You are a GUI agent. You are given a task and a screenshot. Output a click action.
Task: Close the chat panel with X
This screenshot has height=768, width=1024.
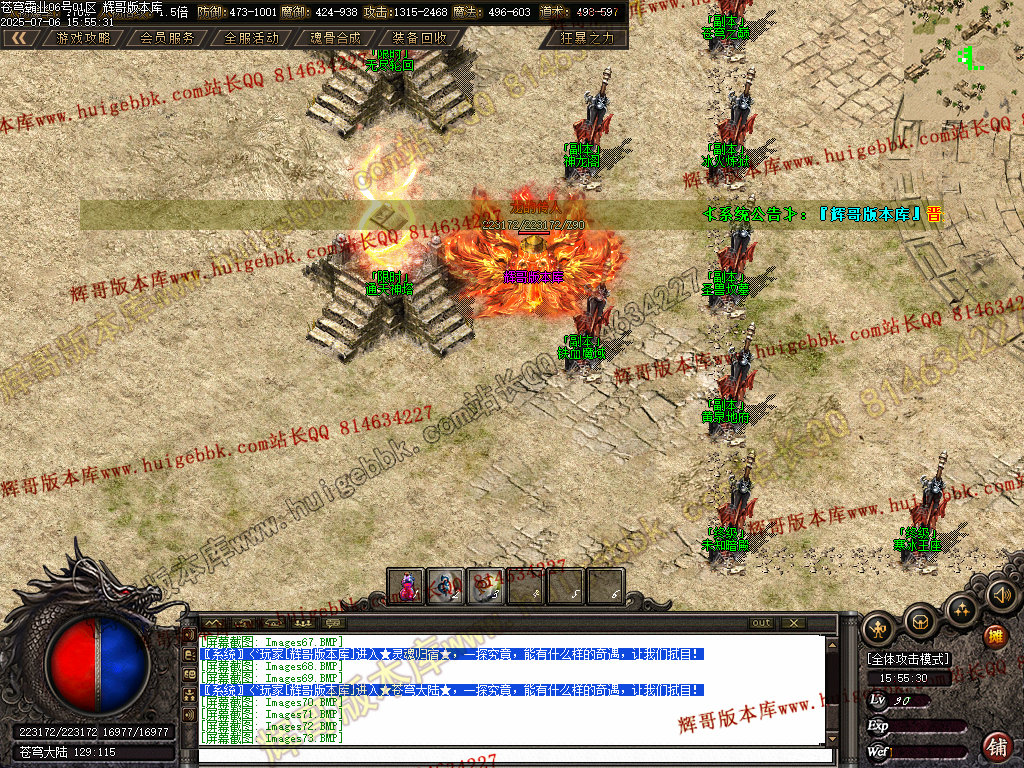click(793, 623)
